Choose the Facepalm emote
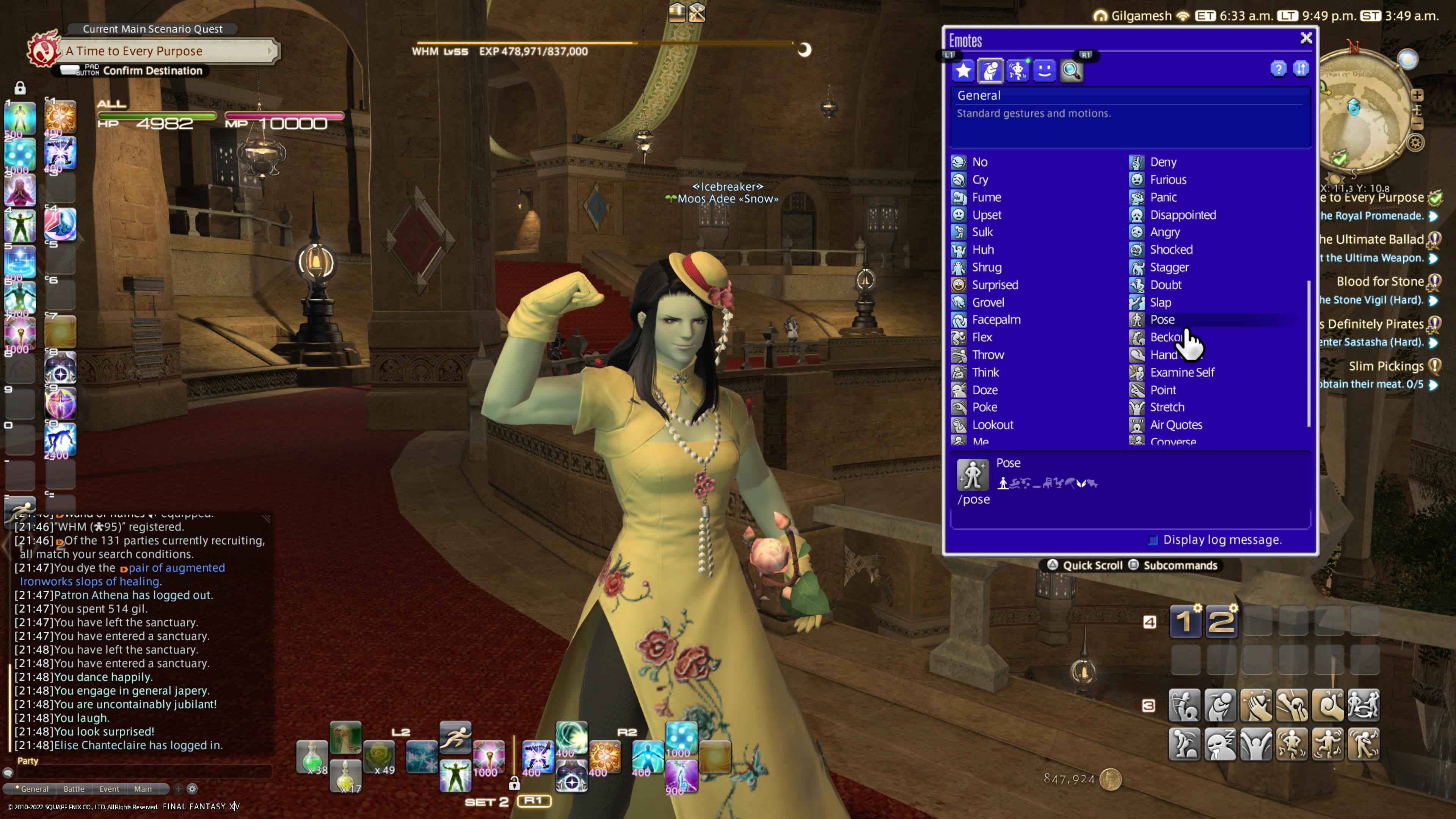1456x819 pixels. (x=995, y=320)
